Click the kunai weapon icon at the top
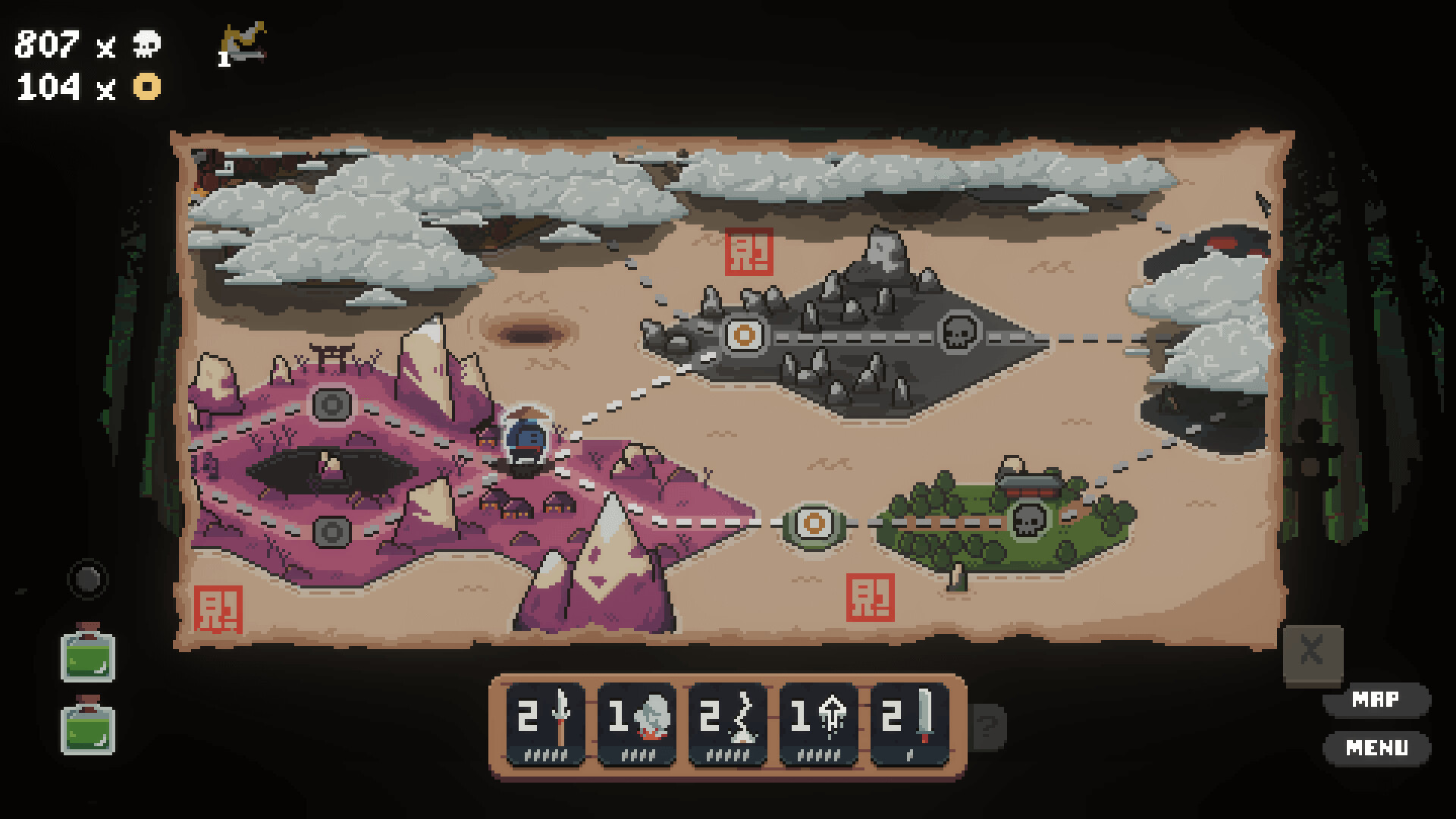This screenshot has height=819, width=1456. (241, 42)
